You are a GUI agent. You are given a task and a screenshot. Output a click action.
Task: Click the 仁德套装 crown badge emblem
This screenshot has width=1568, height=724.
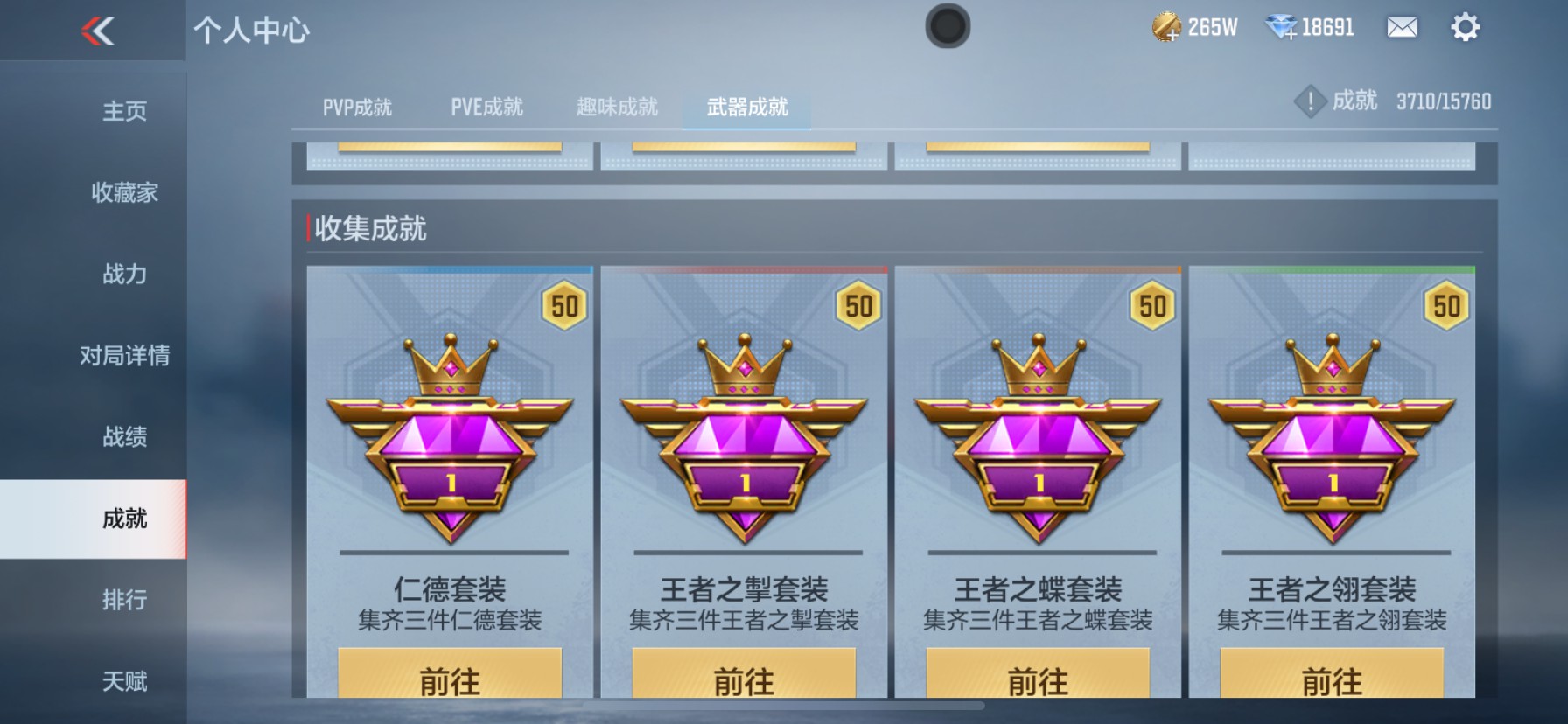(451, 437)
